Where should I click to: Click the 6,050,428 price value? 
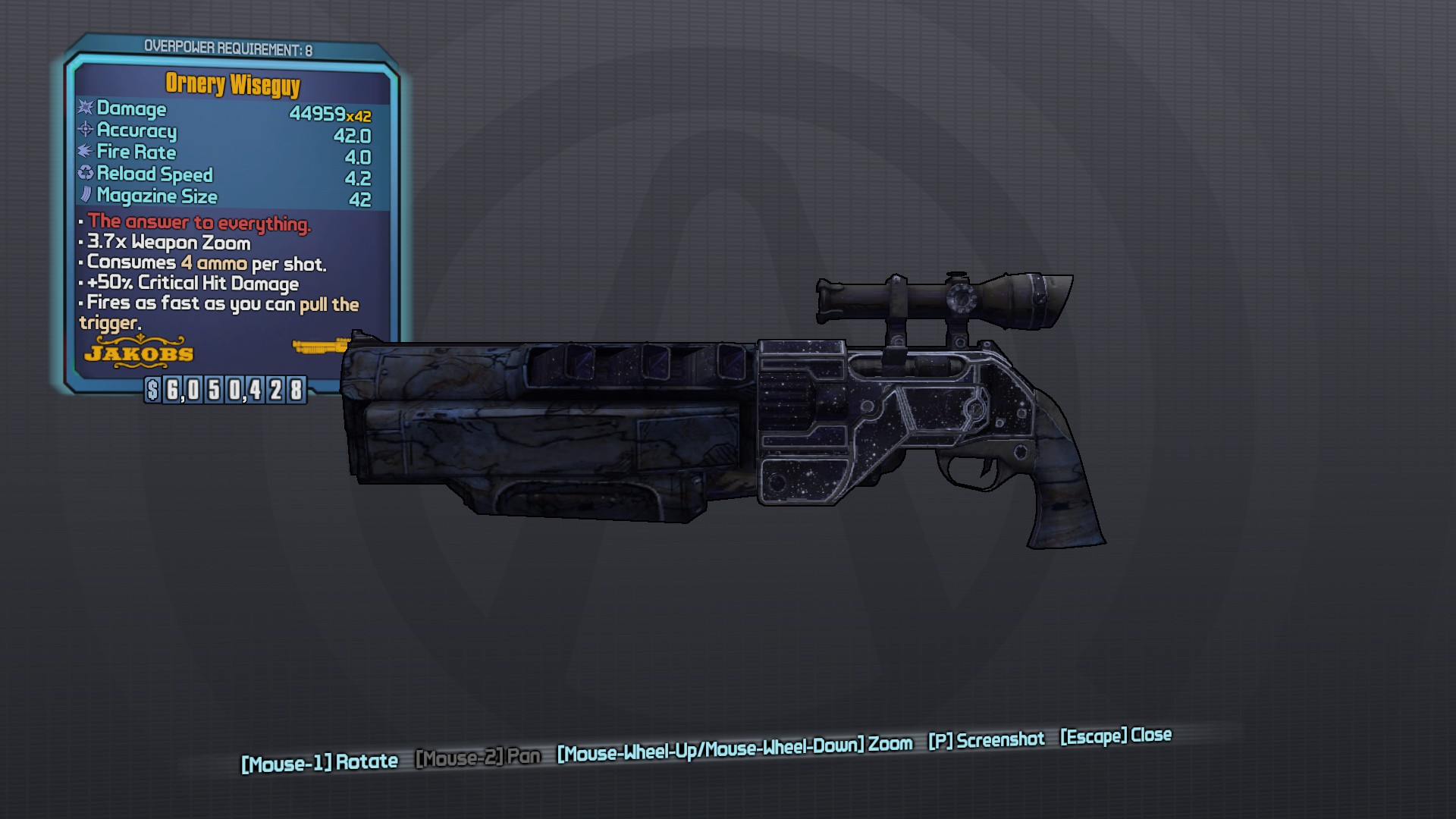(x=236, y=391)
